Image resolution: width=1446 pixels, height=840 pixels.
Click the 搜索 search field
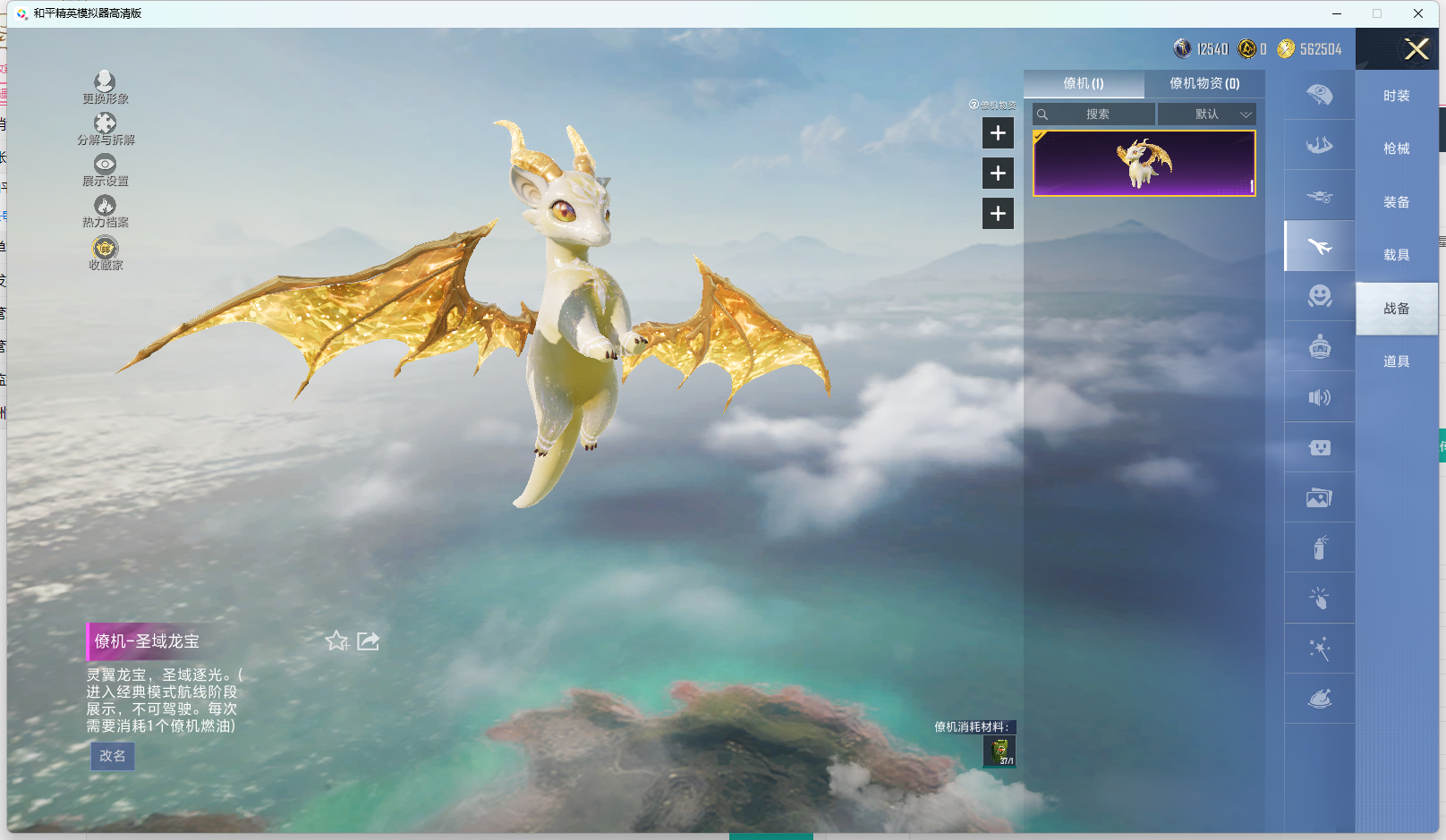click(x=1097, y=115)
